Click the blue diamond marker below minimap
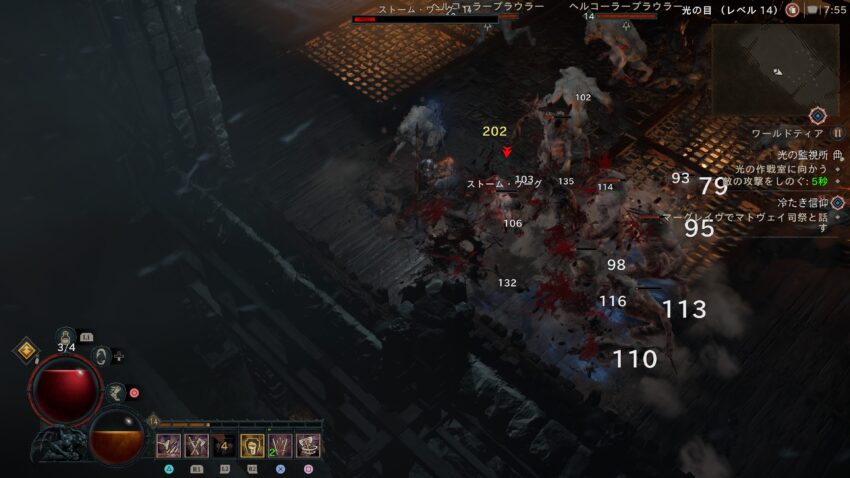 pos(817,115)
